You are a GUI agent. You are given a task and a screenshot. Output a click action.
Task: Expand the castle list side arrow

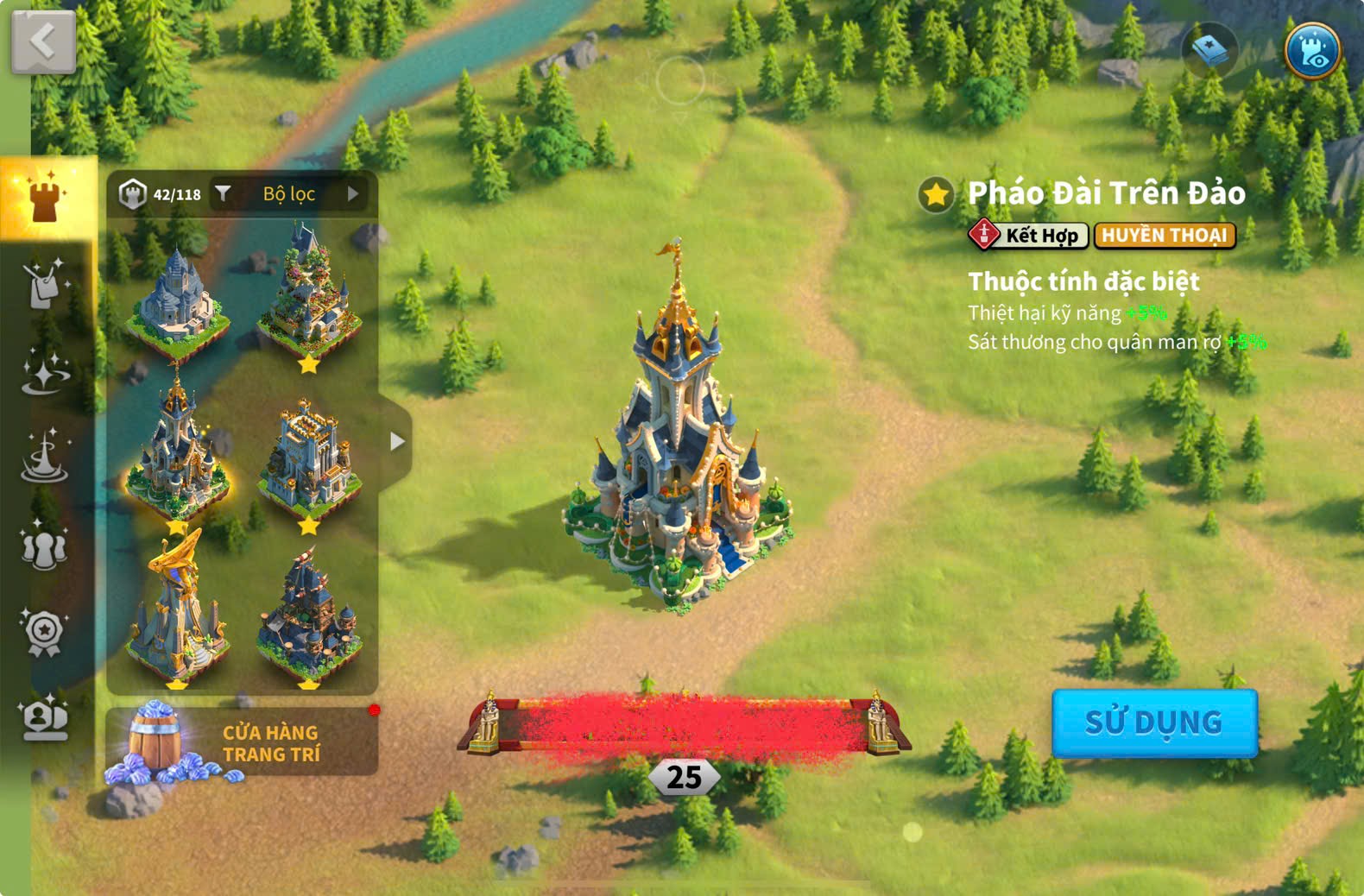[x=396, y=442]
